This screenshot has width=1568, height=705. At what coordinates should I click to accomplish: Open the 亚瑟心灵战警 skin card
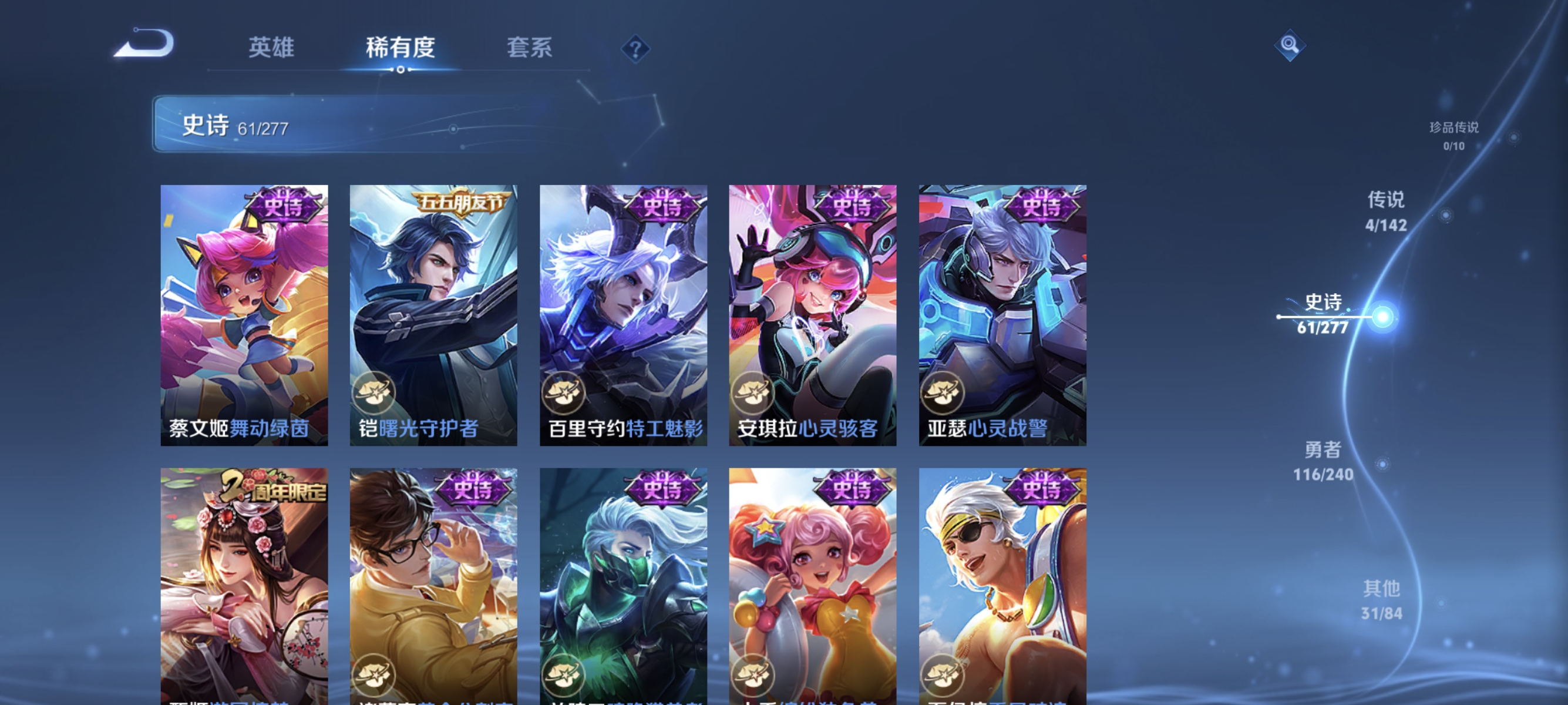pos(1001,317)
